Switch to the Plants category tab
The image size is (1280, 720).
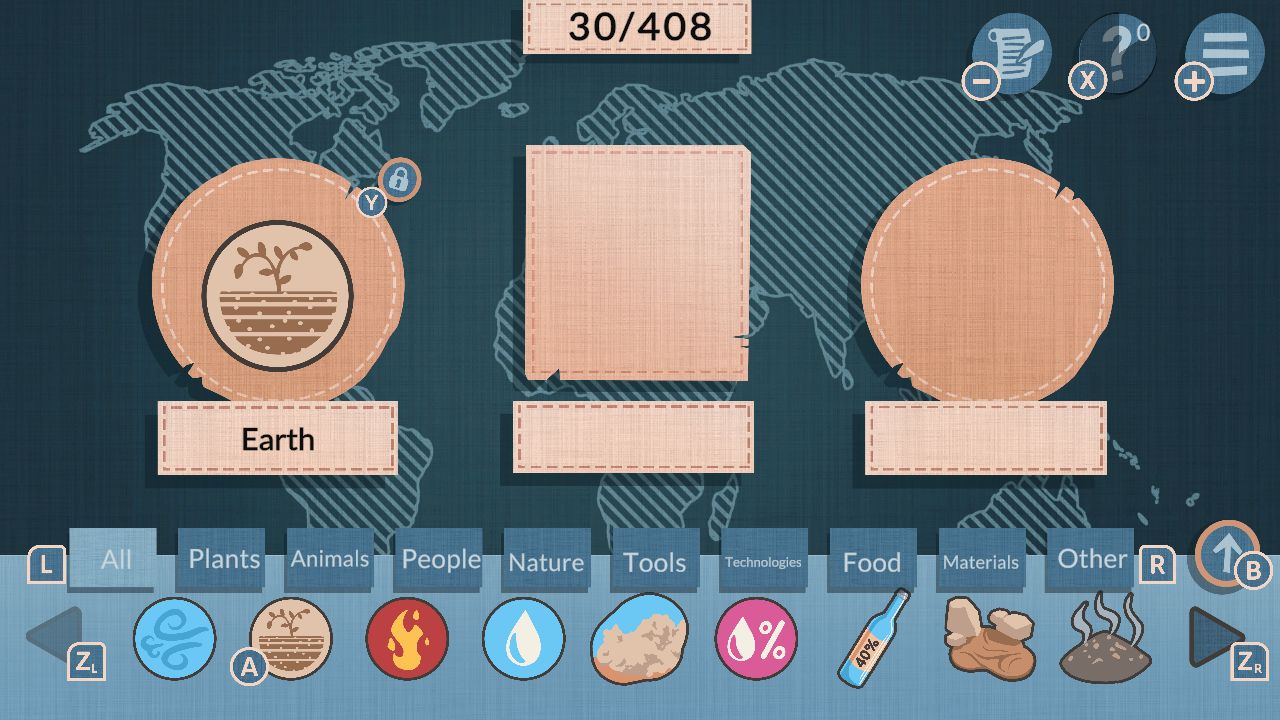click(221, 560)
